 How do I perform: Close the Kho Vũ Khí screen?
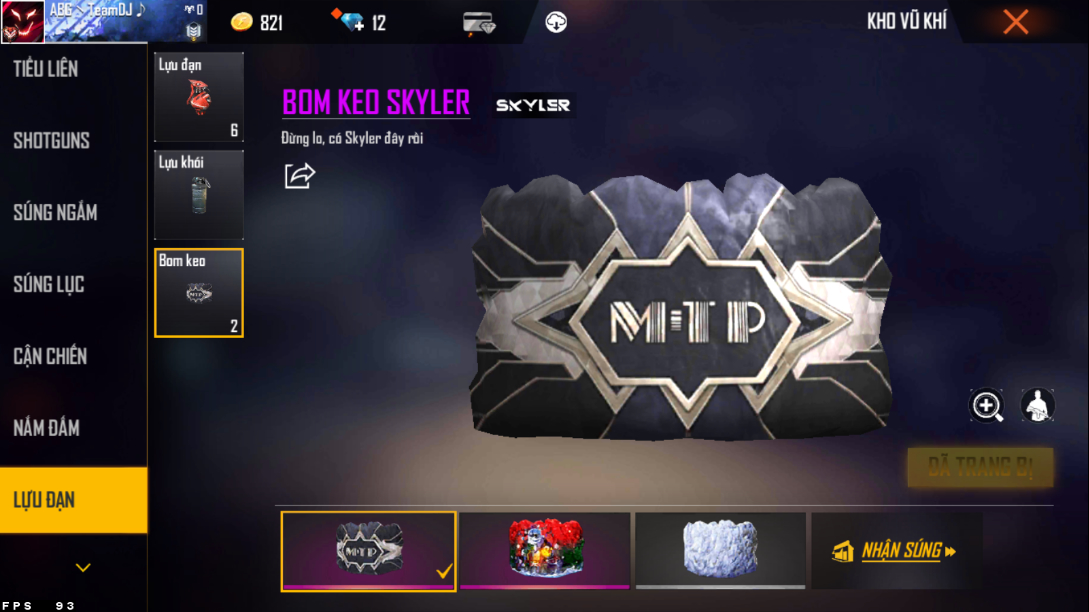click(x=1015, y=22)
